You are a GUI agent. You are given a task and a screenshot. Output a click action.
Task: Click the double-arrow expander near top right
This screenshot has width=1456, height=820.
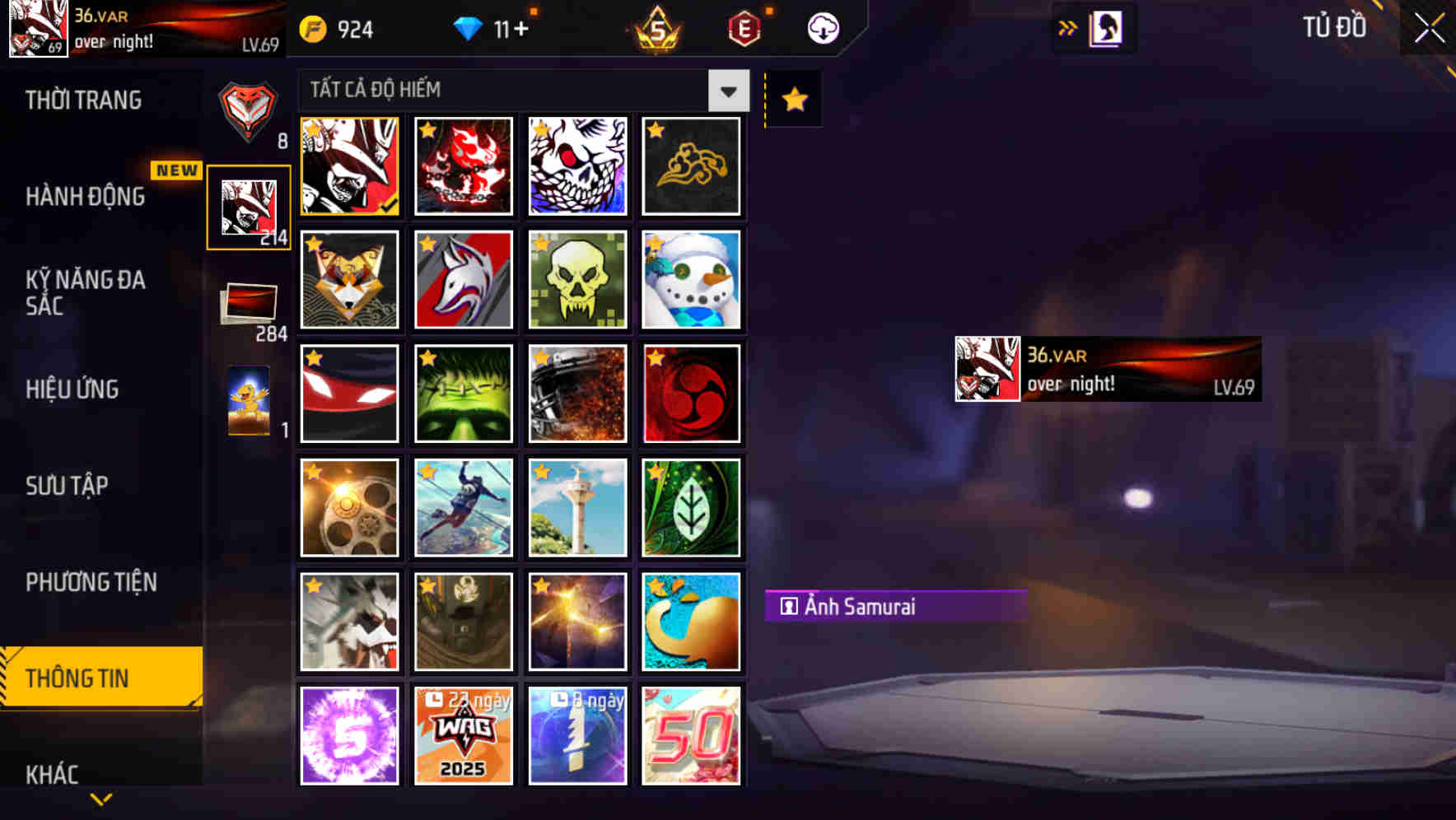[1068, 27]
